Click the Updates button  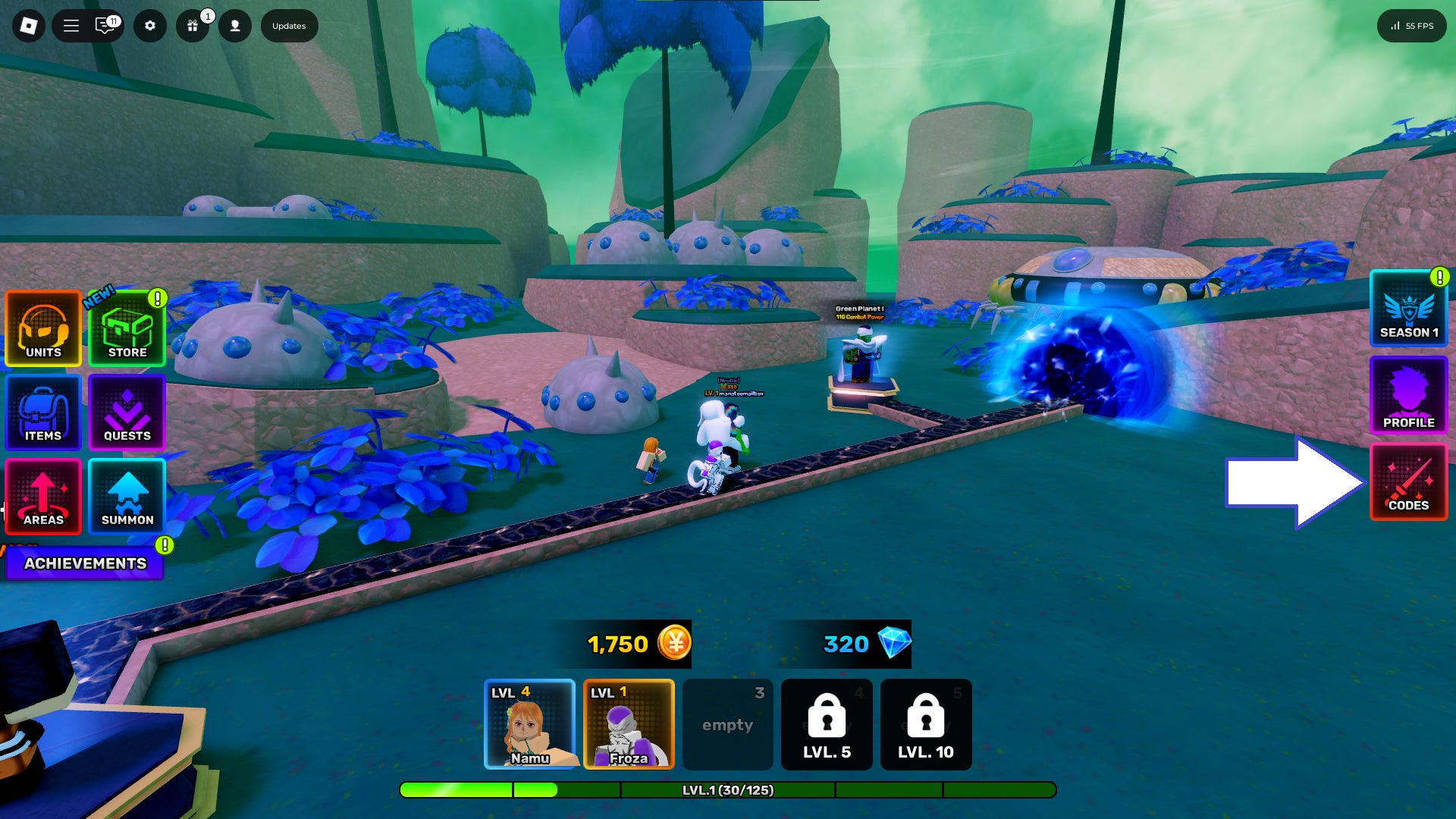(289, 26)
